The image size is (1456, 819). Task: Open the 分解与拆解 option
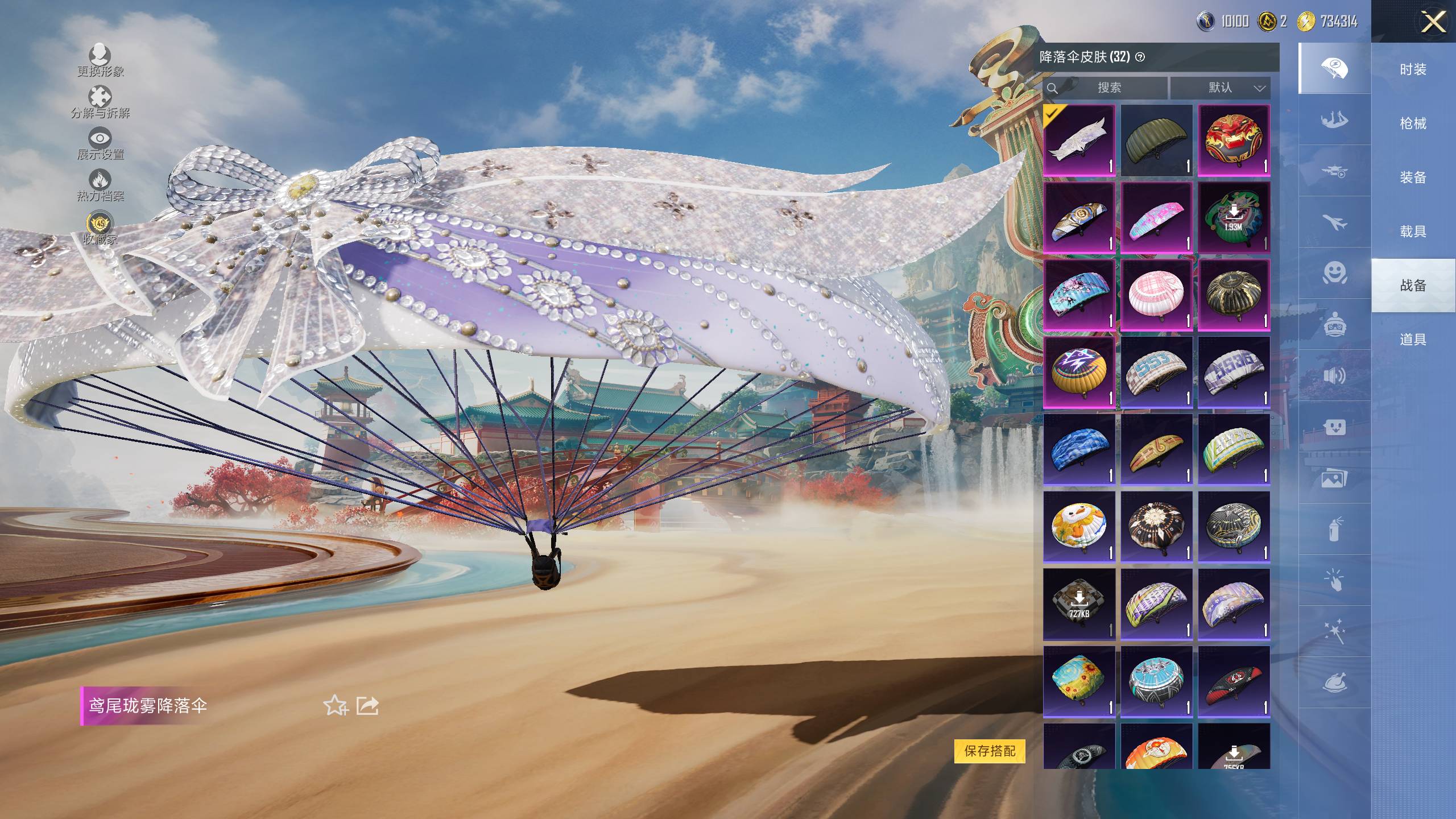tap(100, 101)
